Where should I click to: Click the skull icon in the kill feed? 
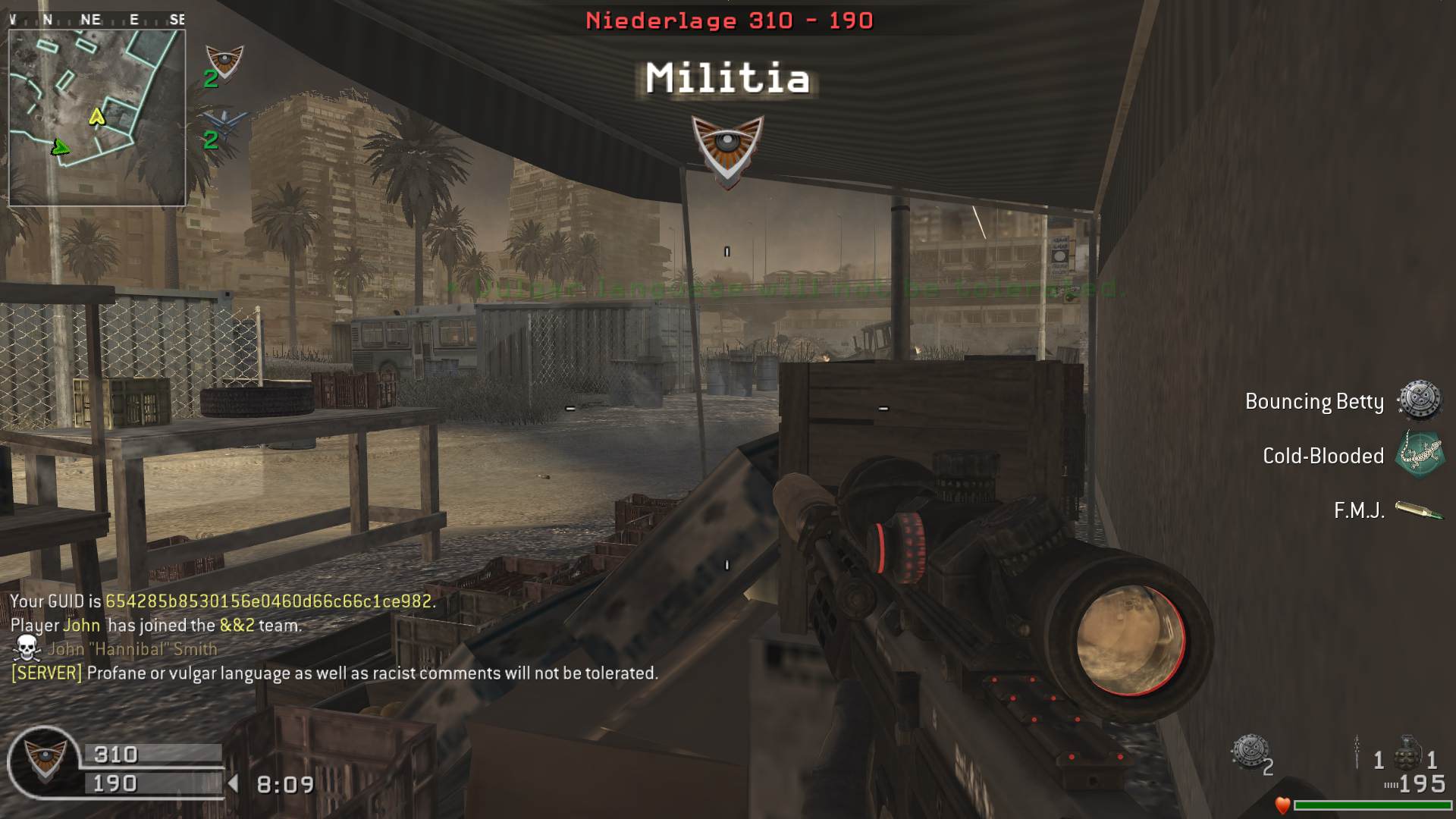pos(27,648)
